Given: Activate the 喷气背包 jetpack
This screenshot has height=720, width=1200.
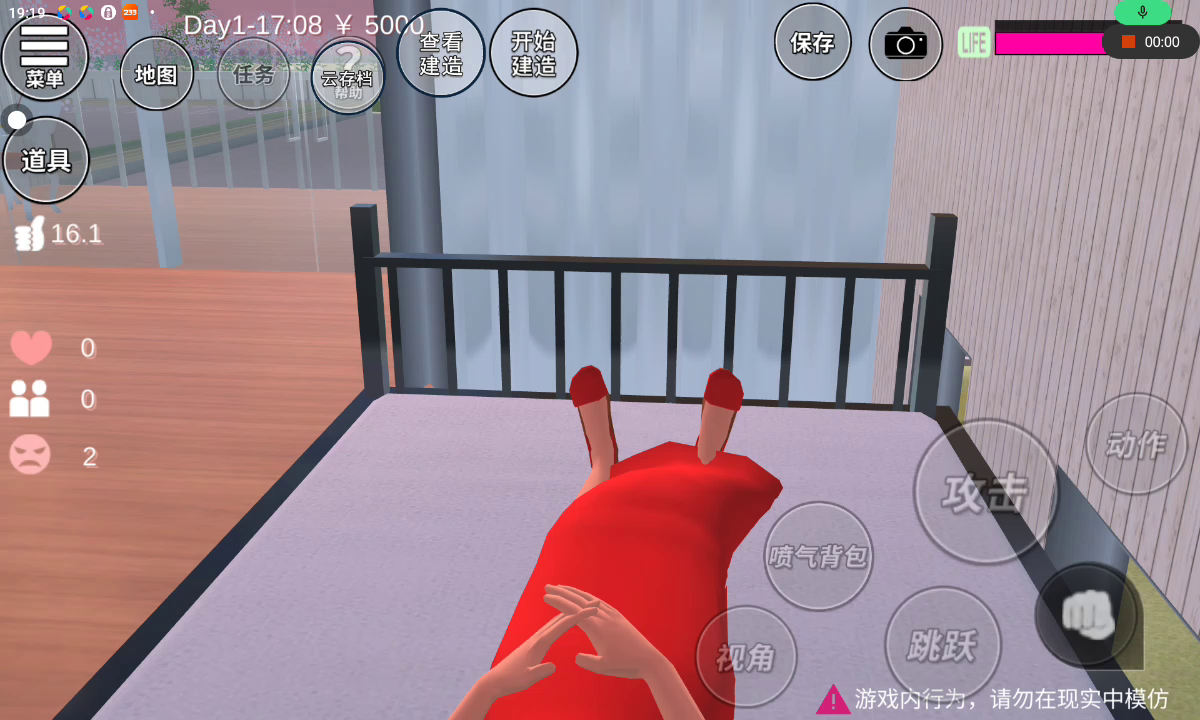Looking at the screenshot, I should pyautogui.click(x=818, y=556).
